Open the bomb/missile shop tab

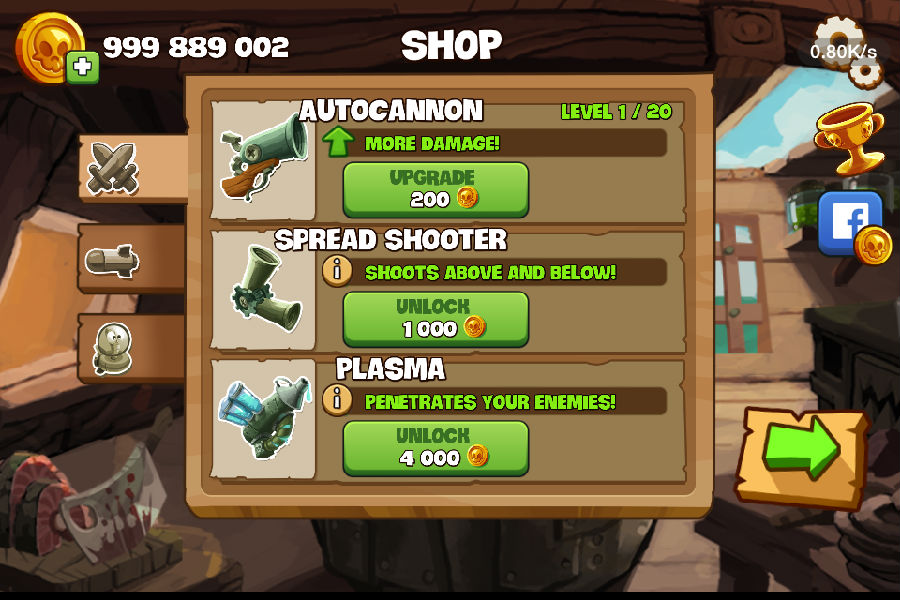pyautogui.click(x=113, y=261)
